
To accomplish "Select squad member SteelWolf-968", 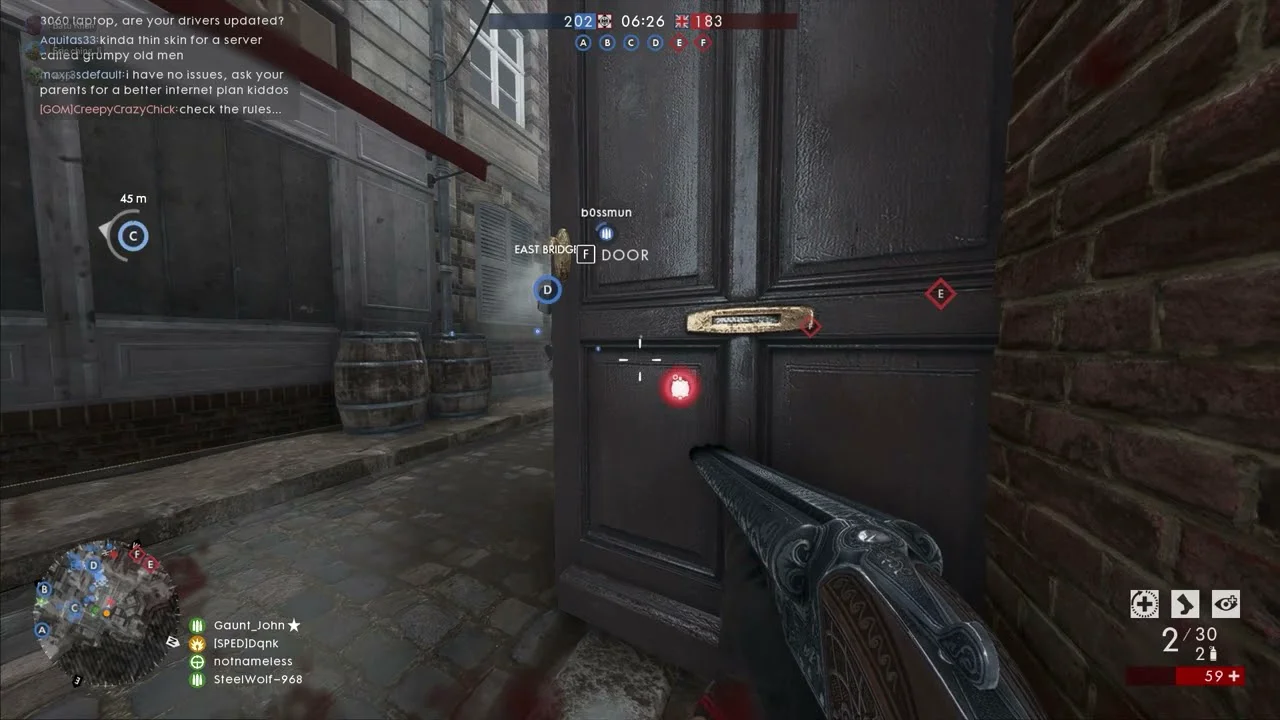I will pos(257,679).
